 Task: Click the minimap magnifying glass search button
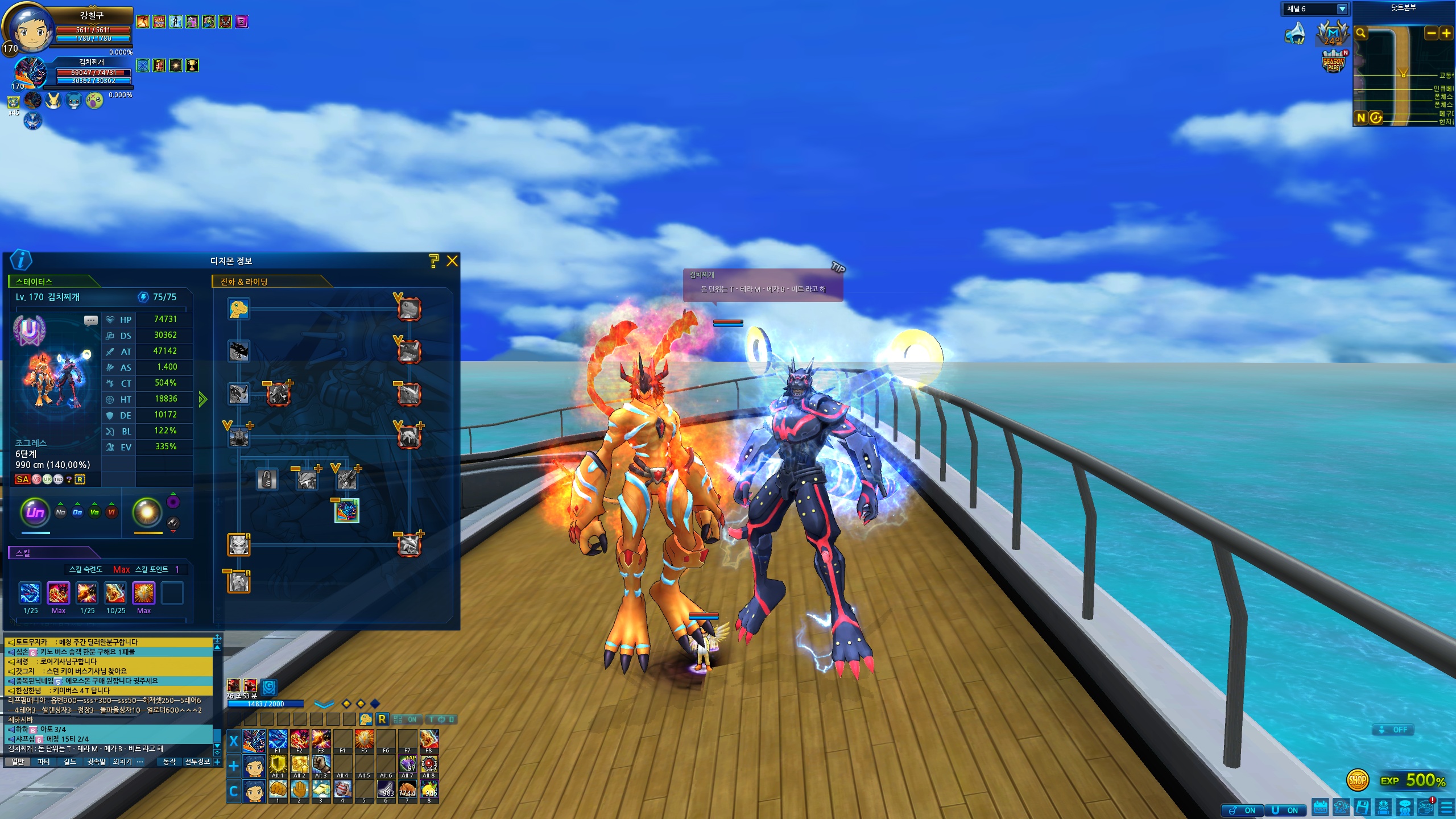1361,33
